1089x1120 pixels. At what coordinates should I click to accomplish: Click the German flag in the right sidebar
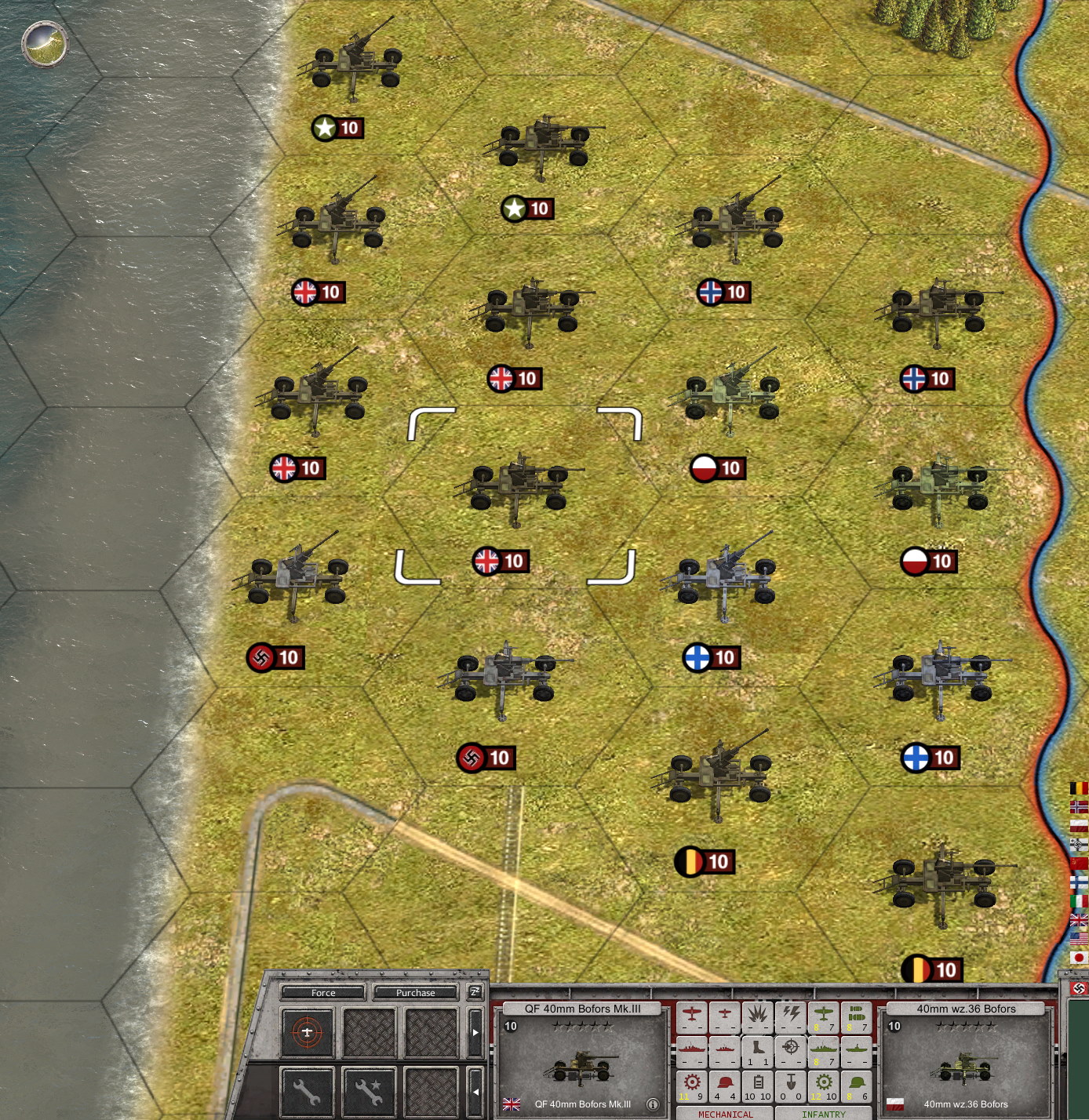point(1078,843)
